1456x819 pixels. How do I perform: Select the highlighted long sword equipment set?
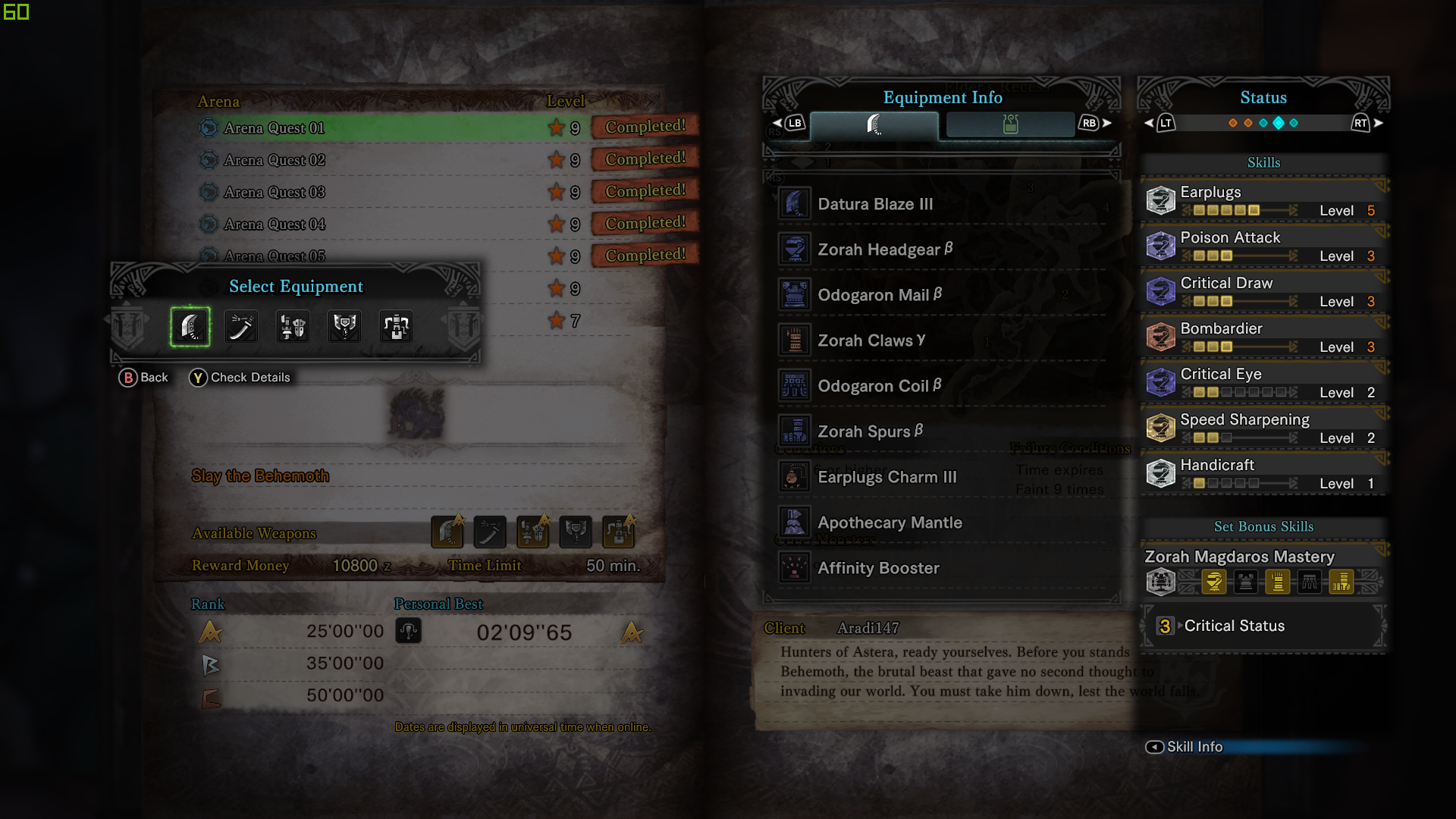pos(190,327)
